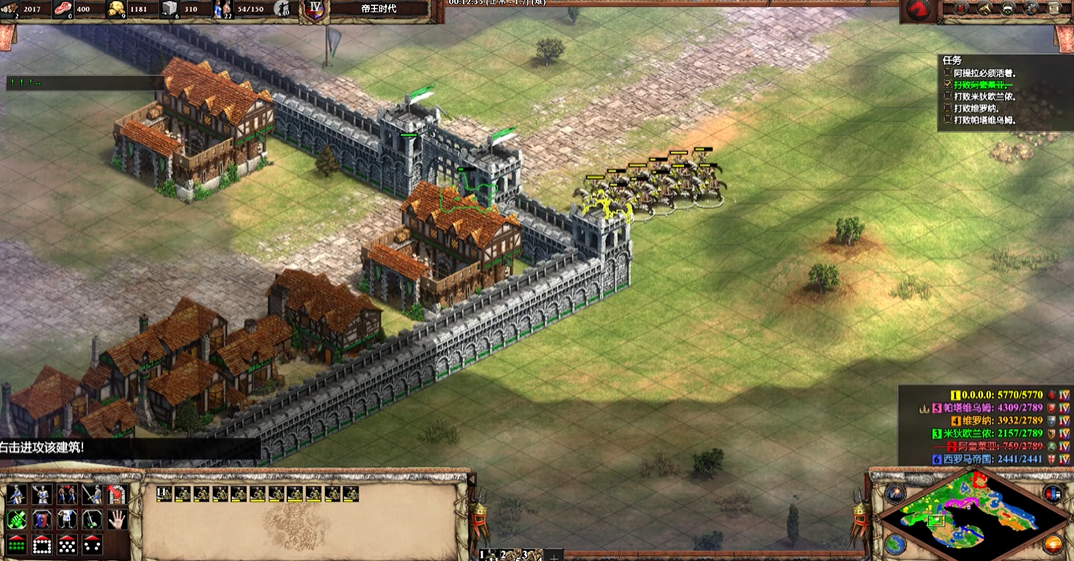
Task: Click the orange sunset button beside the minimap
Action: click(x=1052, y=544)
